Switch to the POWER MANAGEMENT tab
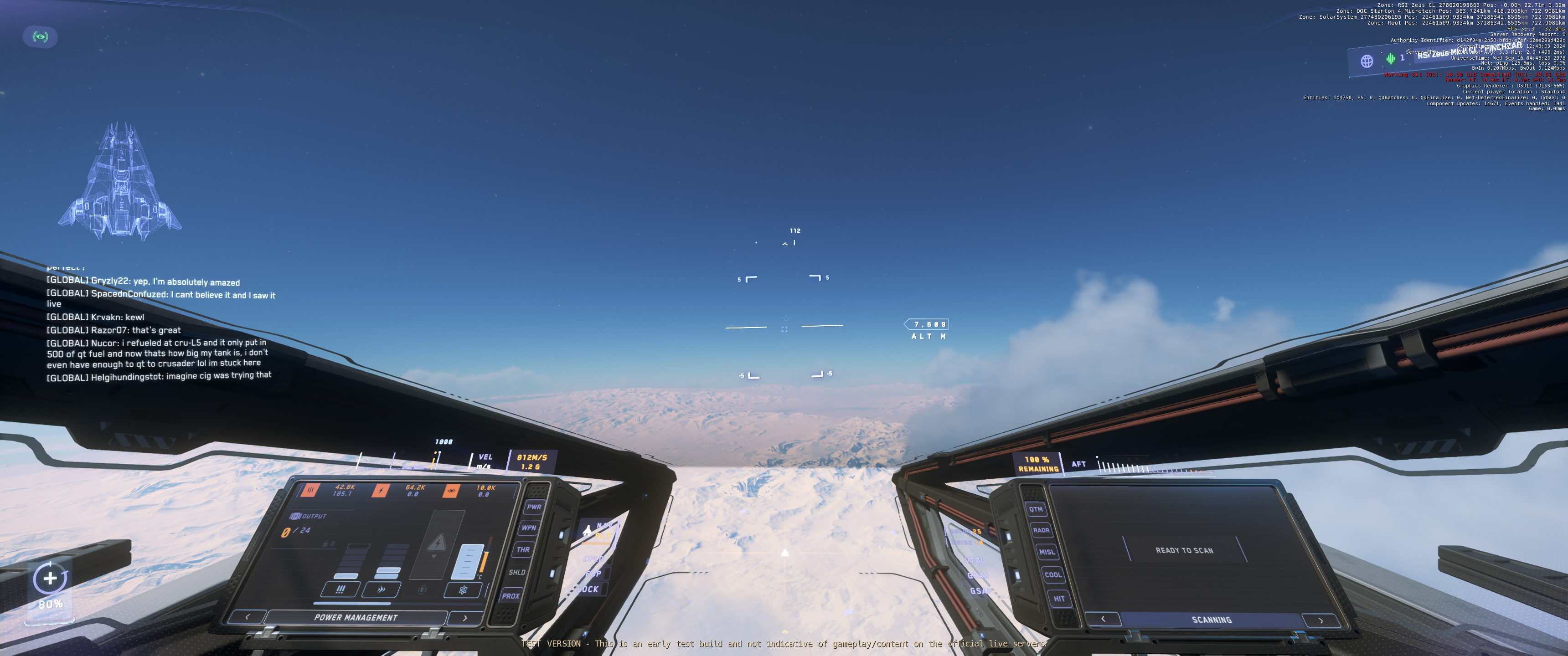This screenshot has height=656, width=1568. [x=356, y=616]
